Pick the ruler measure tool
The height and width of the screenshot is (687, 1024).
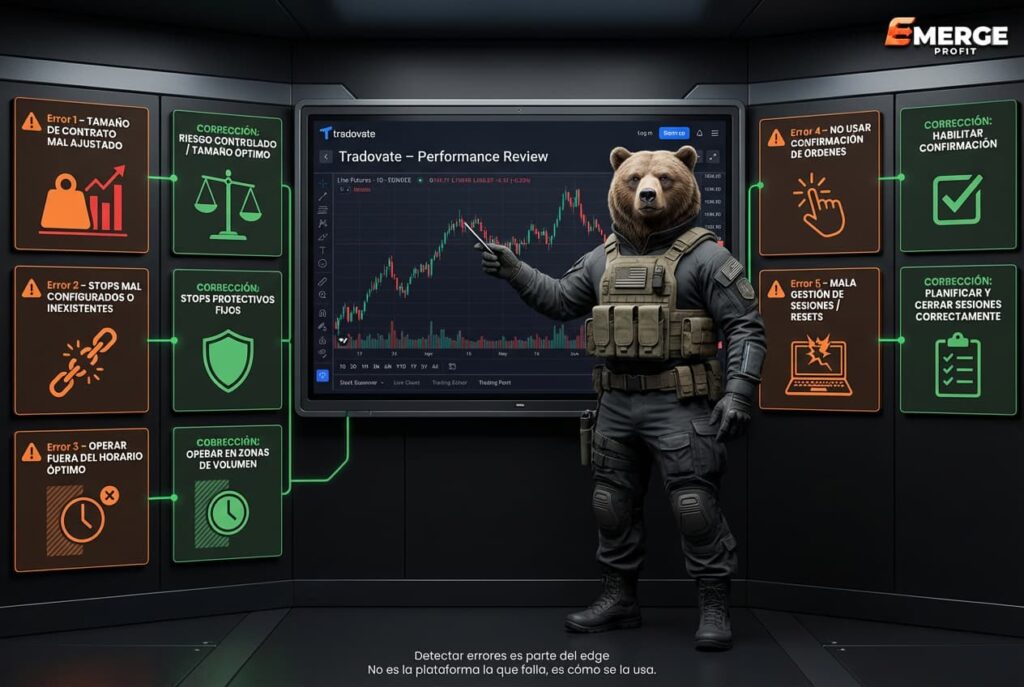323,281
